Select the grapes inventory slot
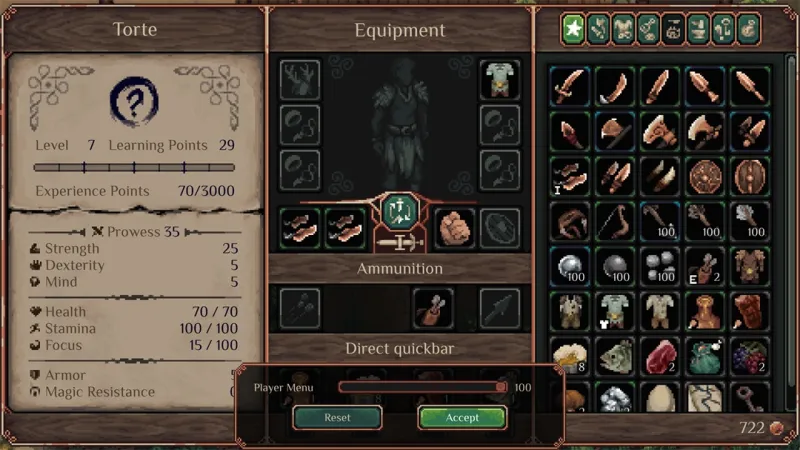Screen dimensions: 800x450 (748, 356)
